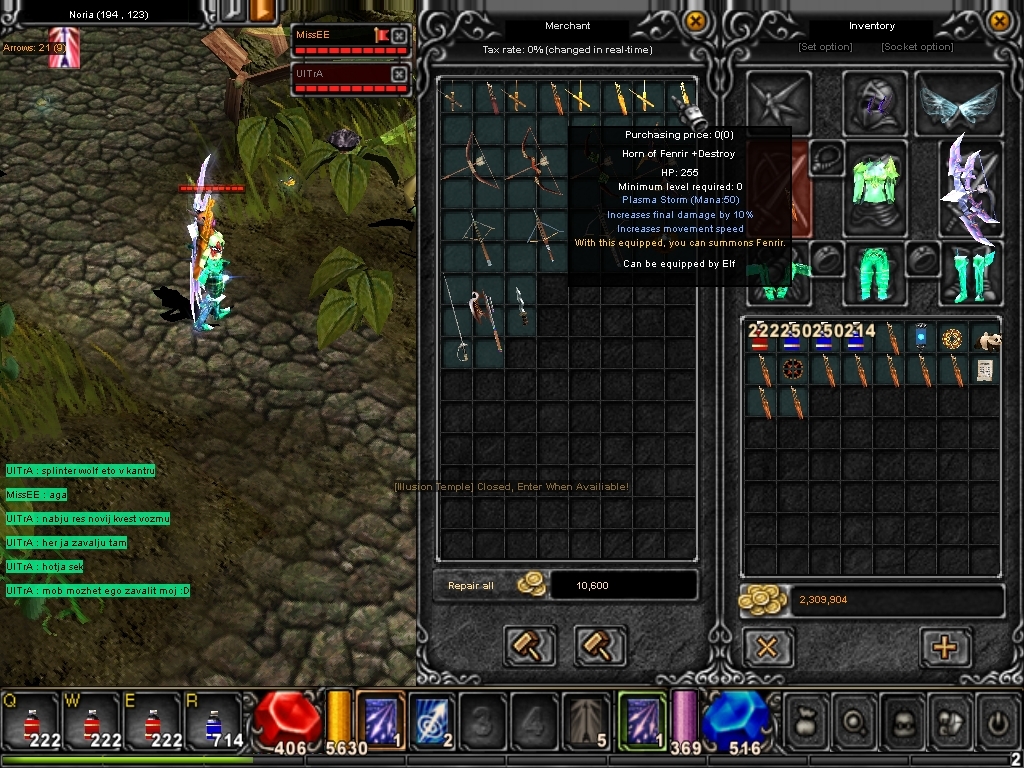This screenshot has width=1024, height=768.
Task: Open the [Set option] view
Action: point(825,47)
